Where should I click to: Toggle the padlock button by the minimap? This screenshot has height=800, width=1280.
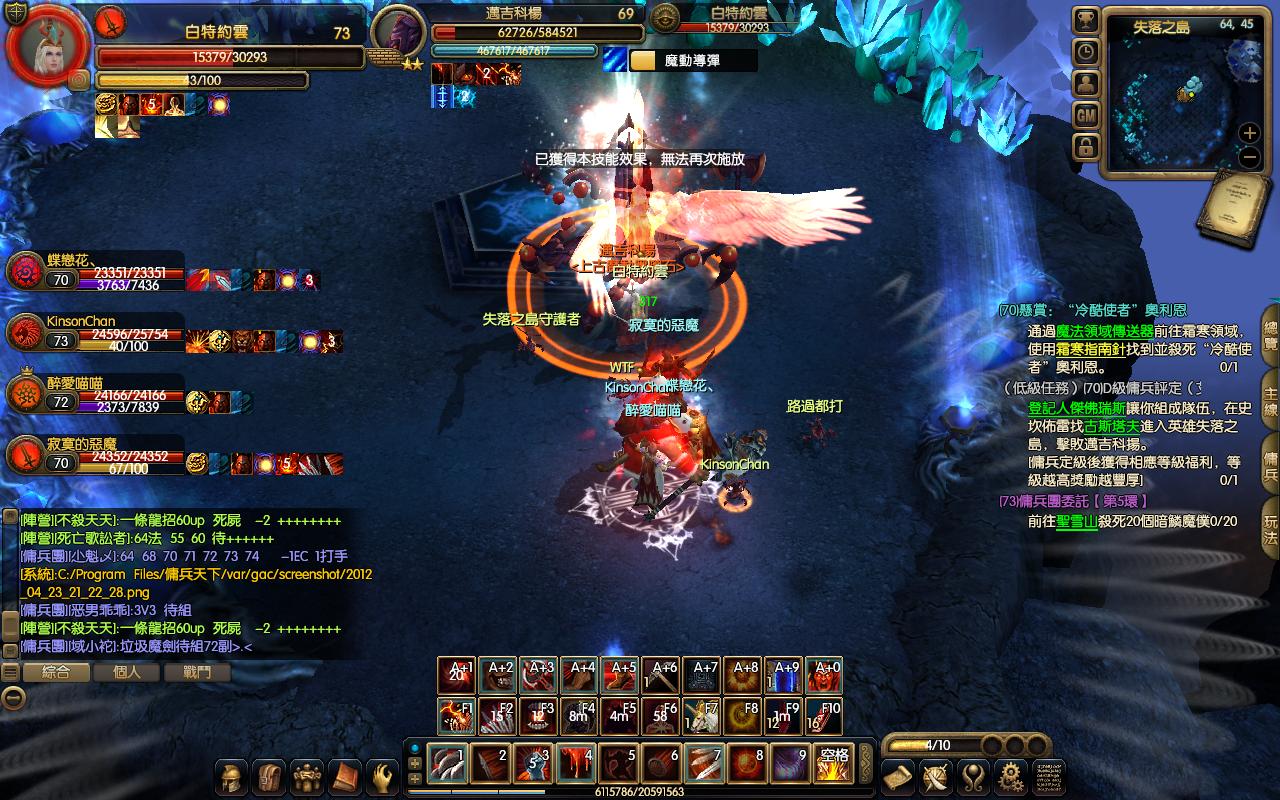1086,147
